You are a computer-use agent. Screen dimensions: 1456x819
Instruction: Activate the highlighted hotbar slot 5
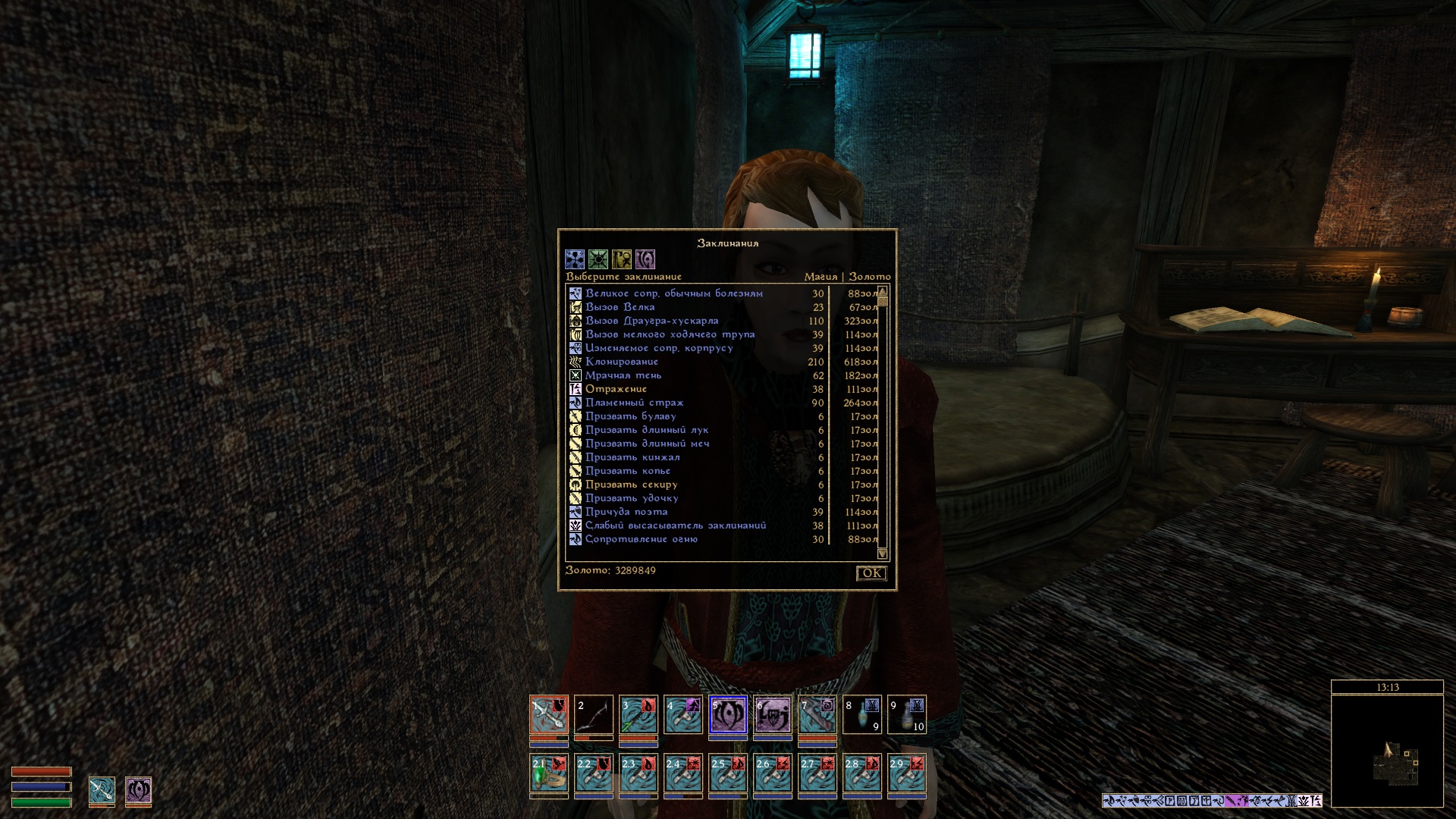728,715
